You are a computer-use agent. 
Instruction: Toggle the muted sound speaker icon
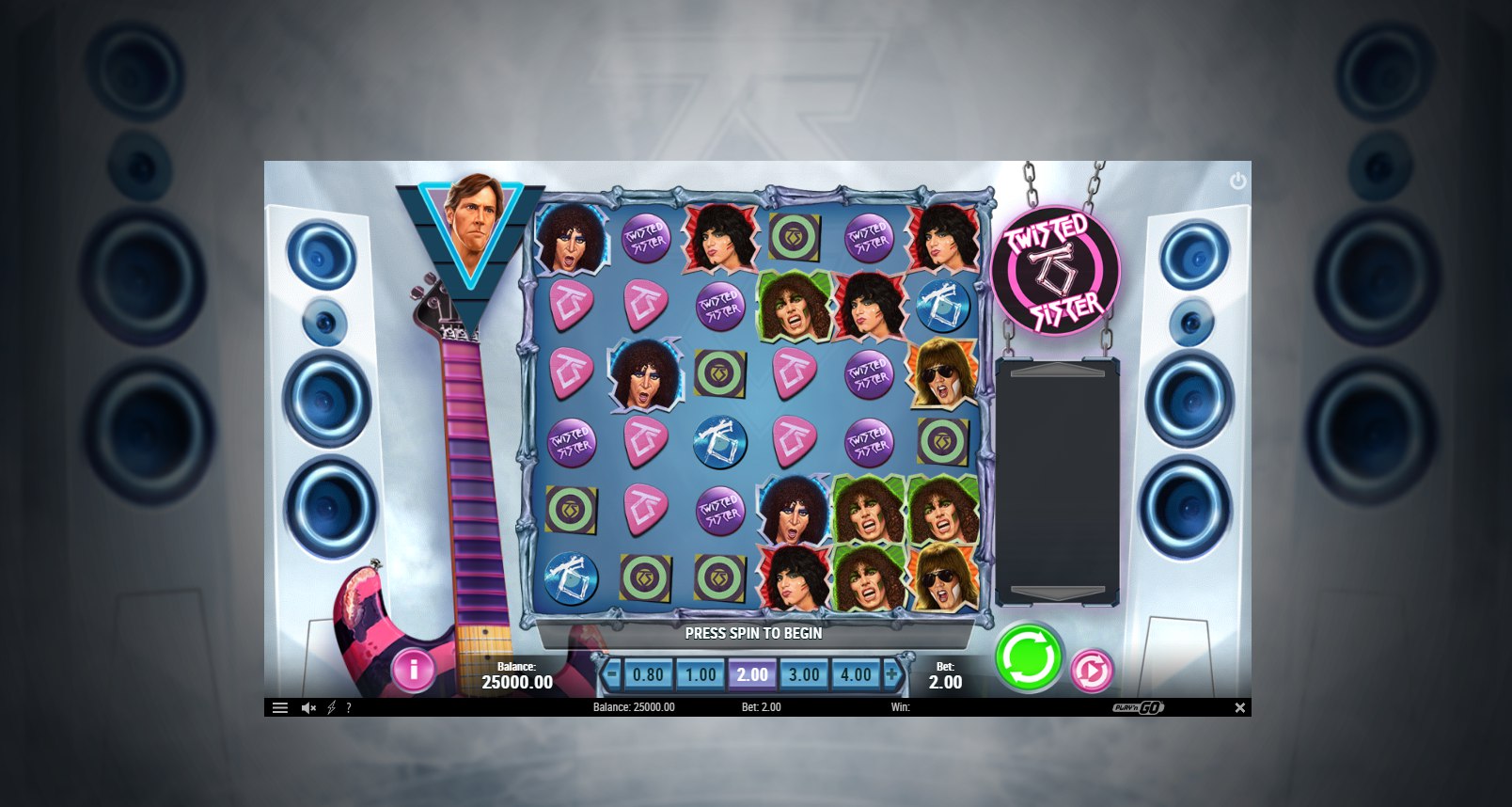pos(308,707)
